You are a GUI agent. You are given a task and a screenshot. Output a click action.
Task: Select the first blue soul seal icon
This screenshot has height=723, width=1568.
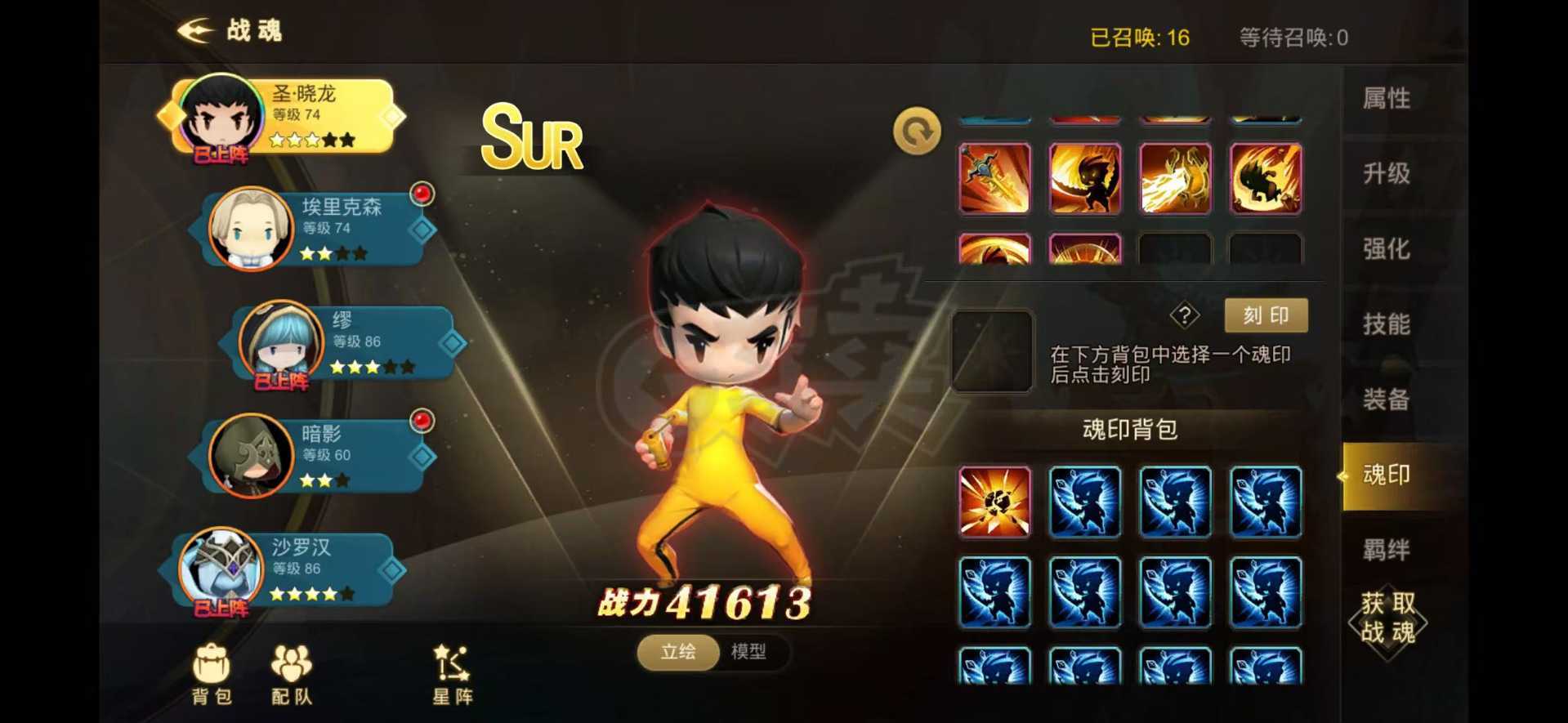(1084, 502)
